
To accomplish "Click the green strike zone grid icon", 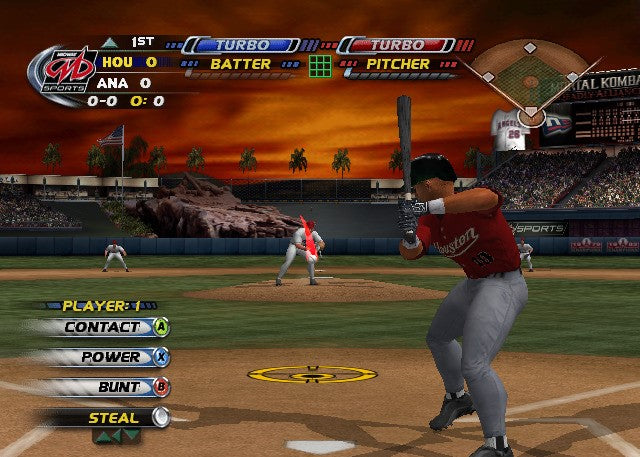I will coord(320,66).
